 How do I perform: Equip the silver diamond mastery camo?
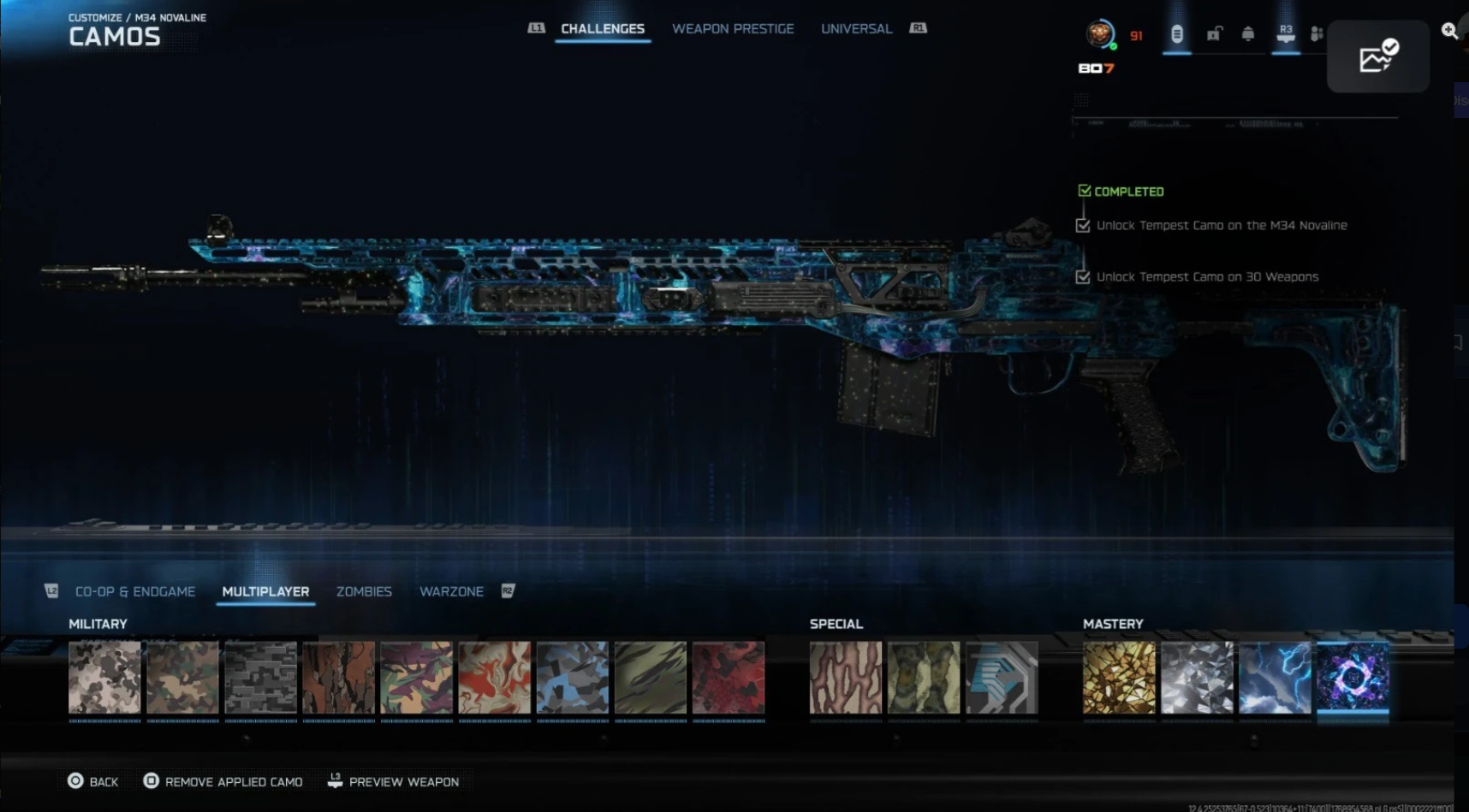(x=1197, y=678)
